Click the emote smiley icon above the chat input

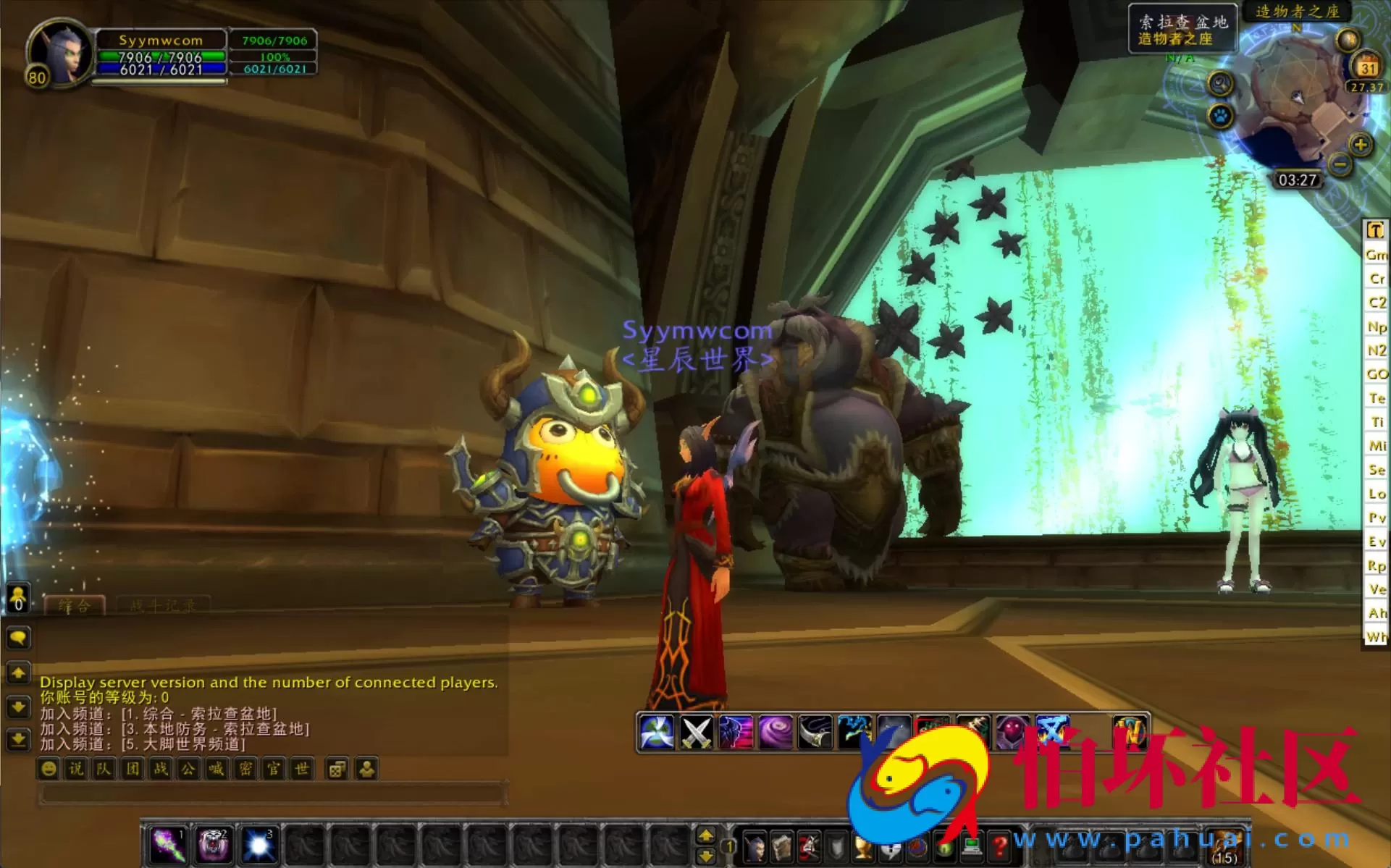pyautogui.click(x=49, y=769)
